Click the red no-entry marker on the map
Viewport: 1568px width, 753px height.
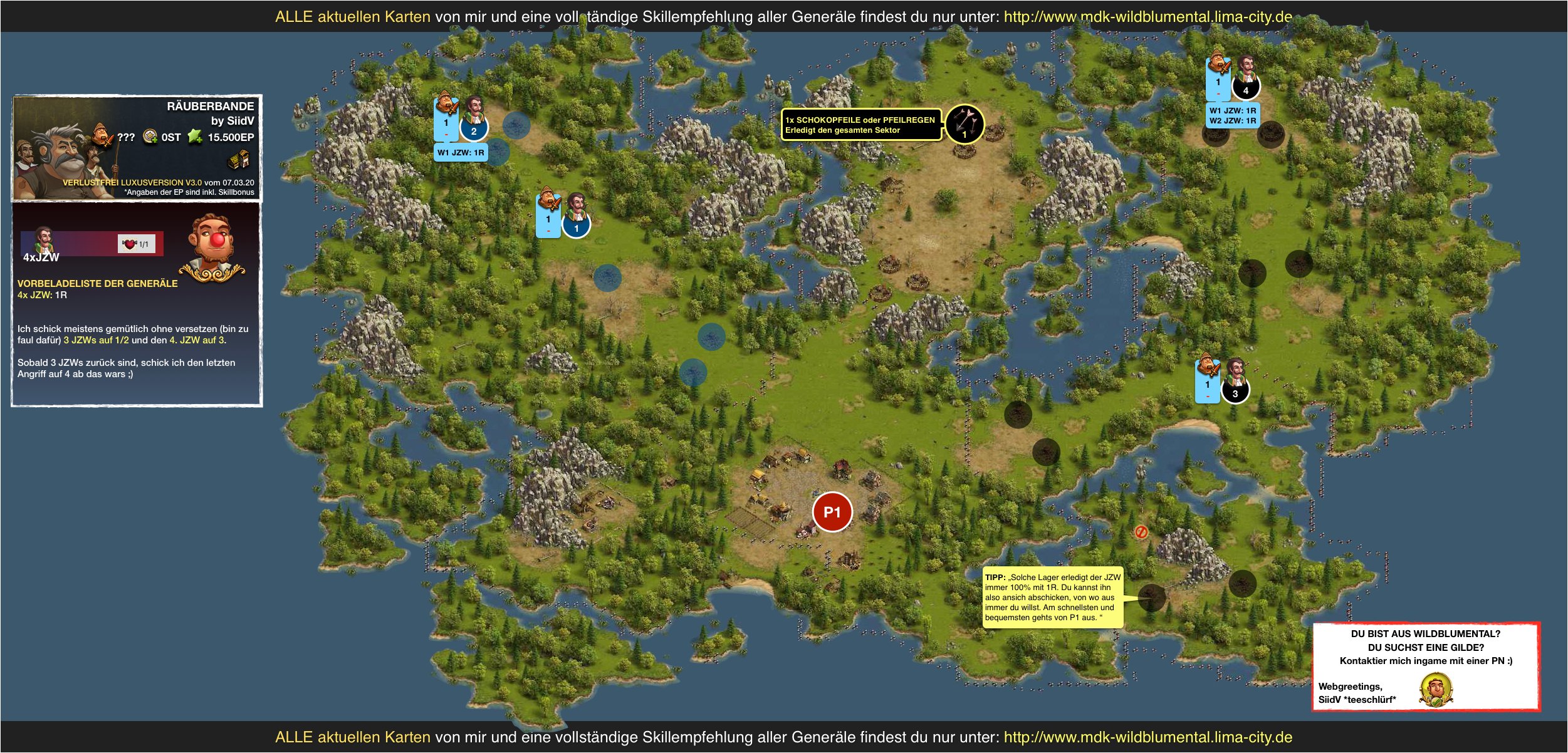pyautogui.click(x=1141, y=532)
